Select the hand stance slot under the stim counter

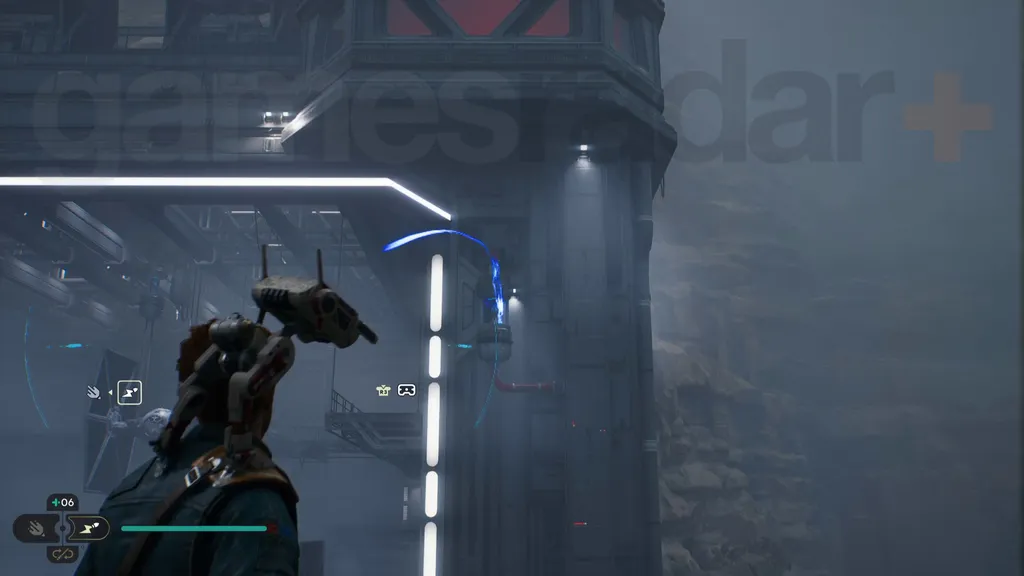tap(35, 527)
